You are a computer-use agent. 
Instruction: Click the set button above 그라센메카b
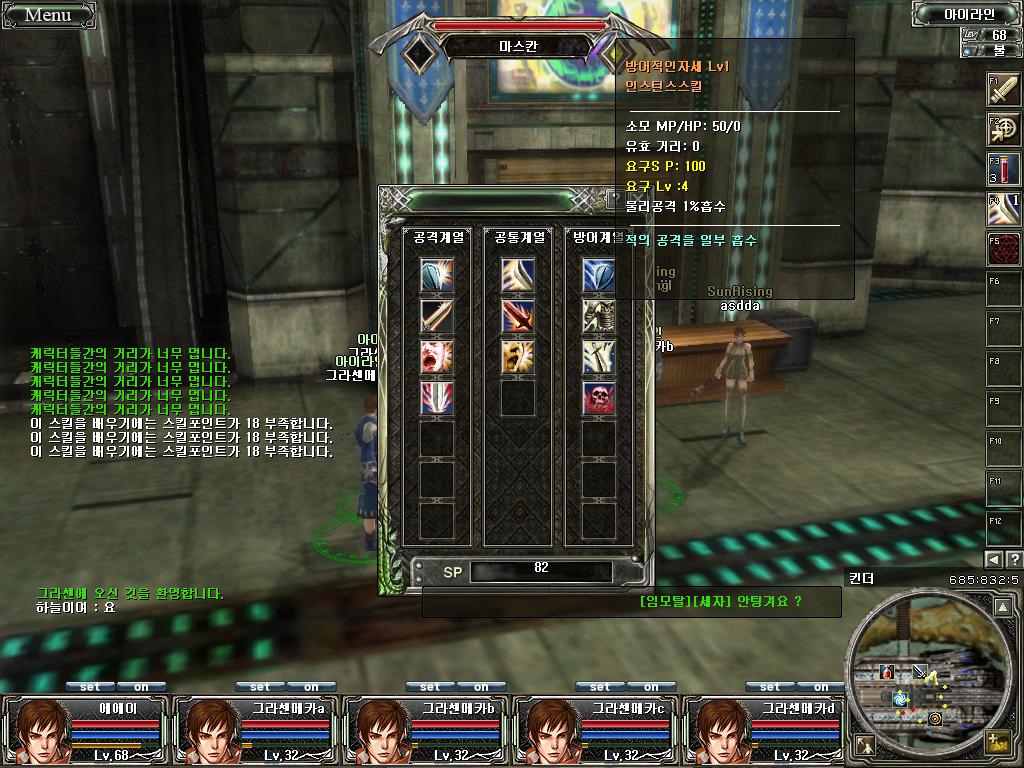(430, 687)
